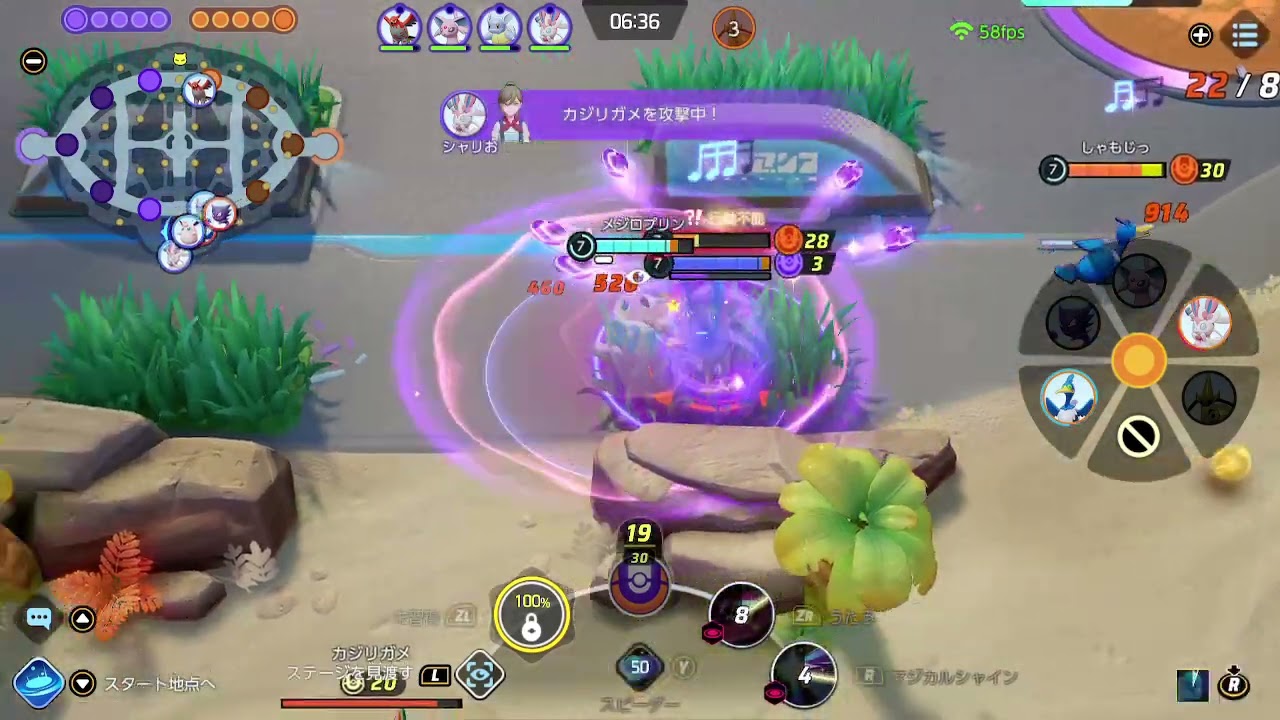Open the dropdown arrow beside スタート地点へ
Image resolution: width=1280 pixels, height=720 pixels.
pyautogui.click(x=84, y=684)
